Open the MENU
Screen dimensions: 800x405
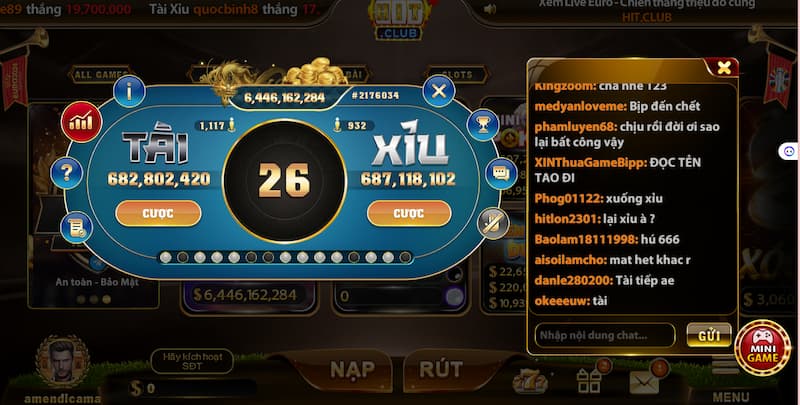[x=731, y=383]
